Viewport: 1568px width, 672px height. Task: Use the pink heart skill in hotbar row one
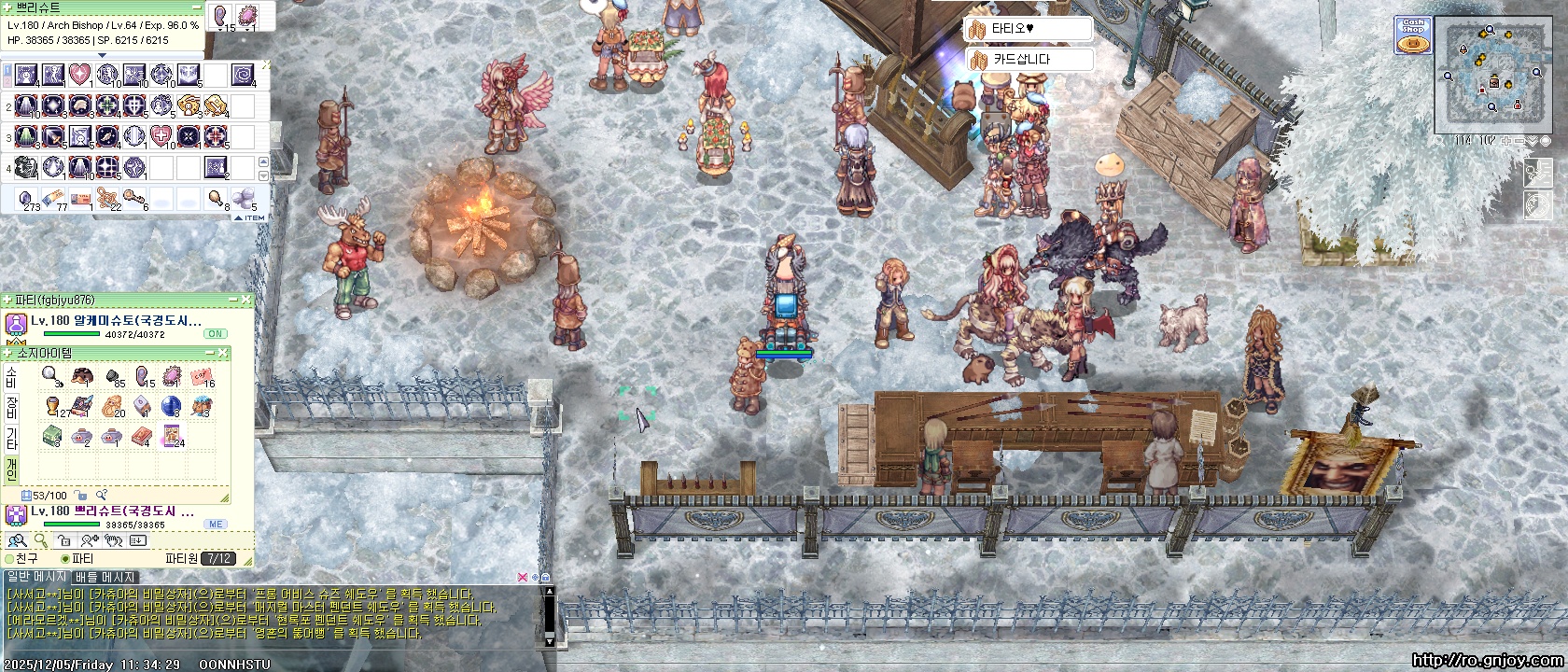point(79,75)
